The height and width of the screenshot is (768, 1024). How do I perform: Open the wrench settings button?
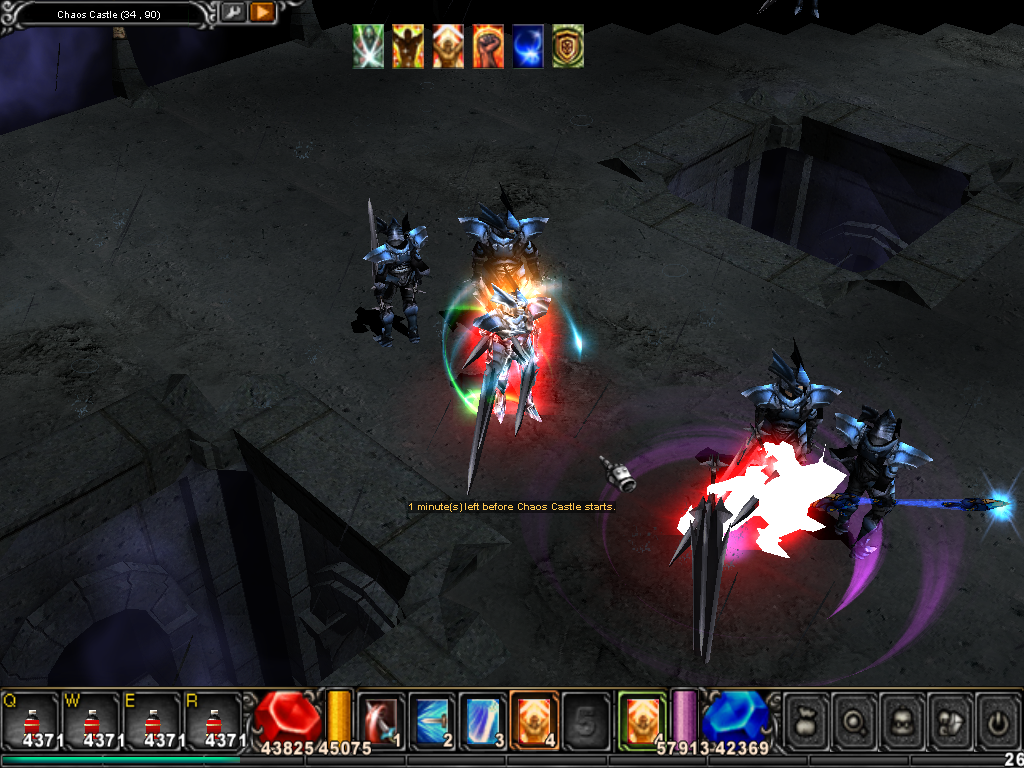[x=233, y=13]
